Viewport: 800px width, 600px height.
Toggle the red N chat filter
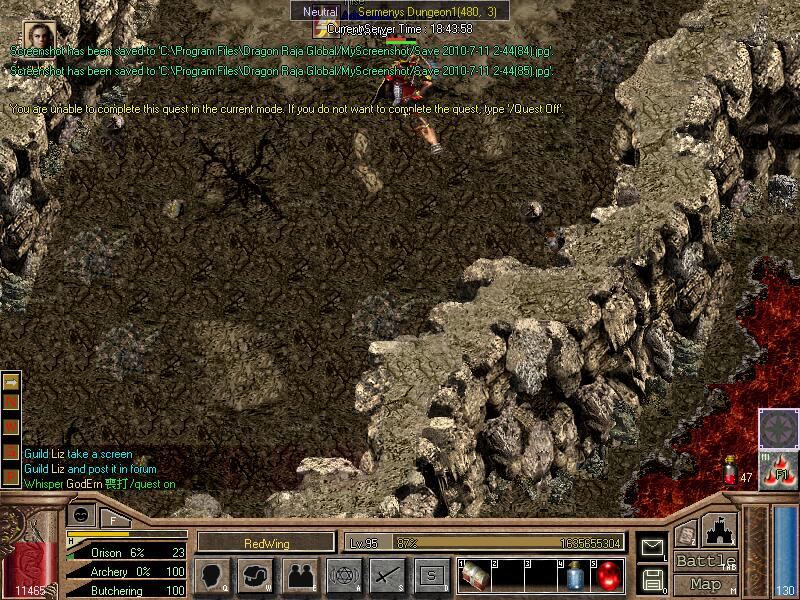(x=12, y=403)
